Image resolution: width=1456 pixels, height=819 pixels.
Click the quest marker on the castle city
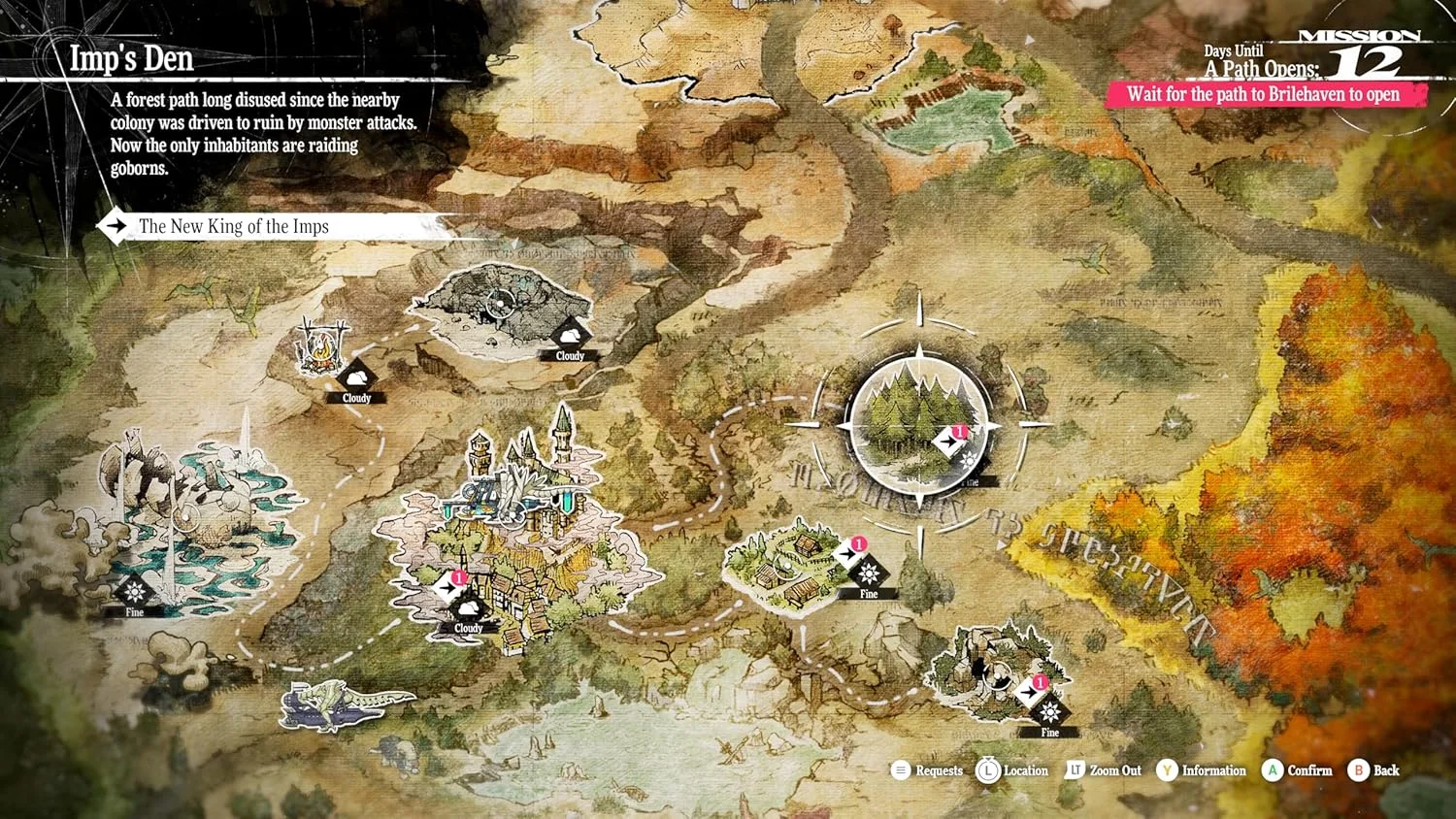point(449,586)
